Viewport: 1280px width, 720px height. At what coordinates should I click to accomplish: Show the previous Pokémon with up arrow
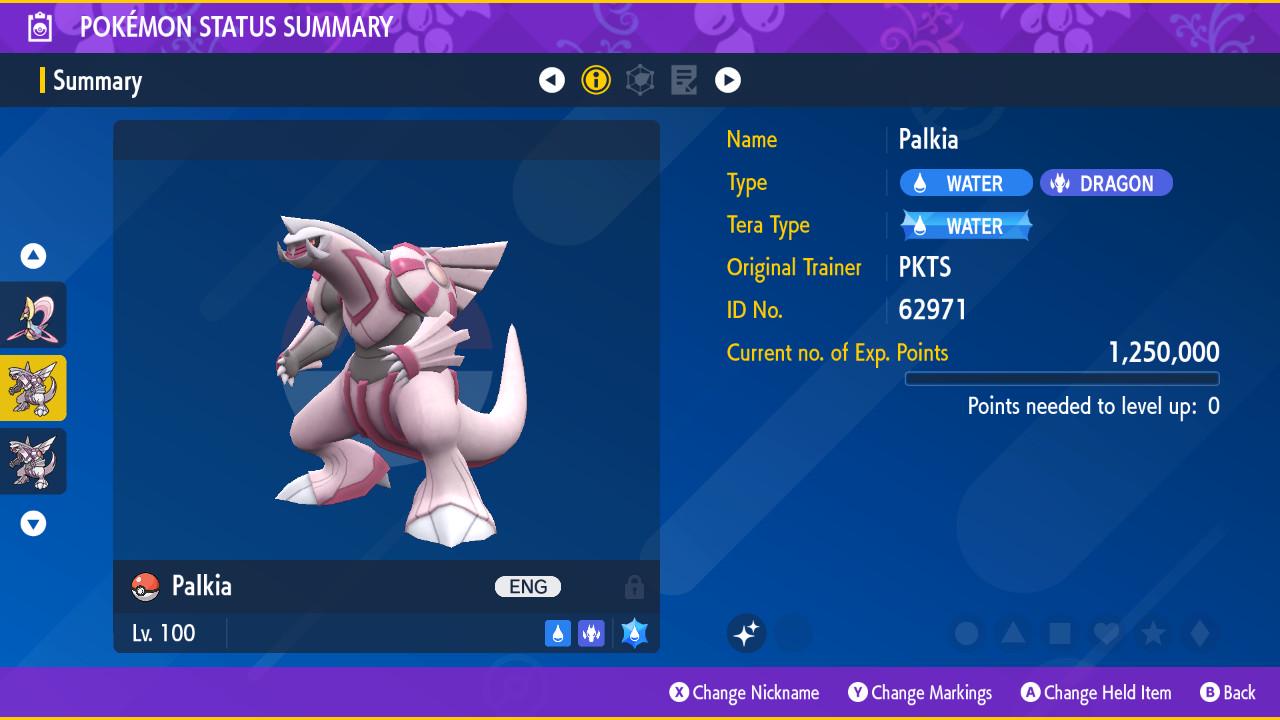(x=33, y=256)
